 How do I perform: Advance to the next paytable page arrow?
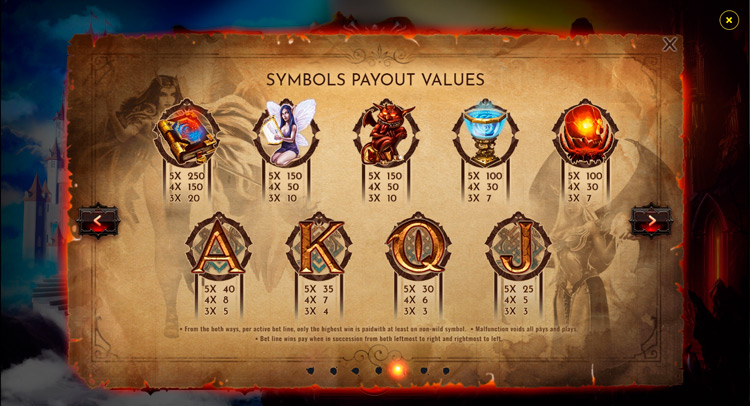651,221
